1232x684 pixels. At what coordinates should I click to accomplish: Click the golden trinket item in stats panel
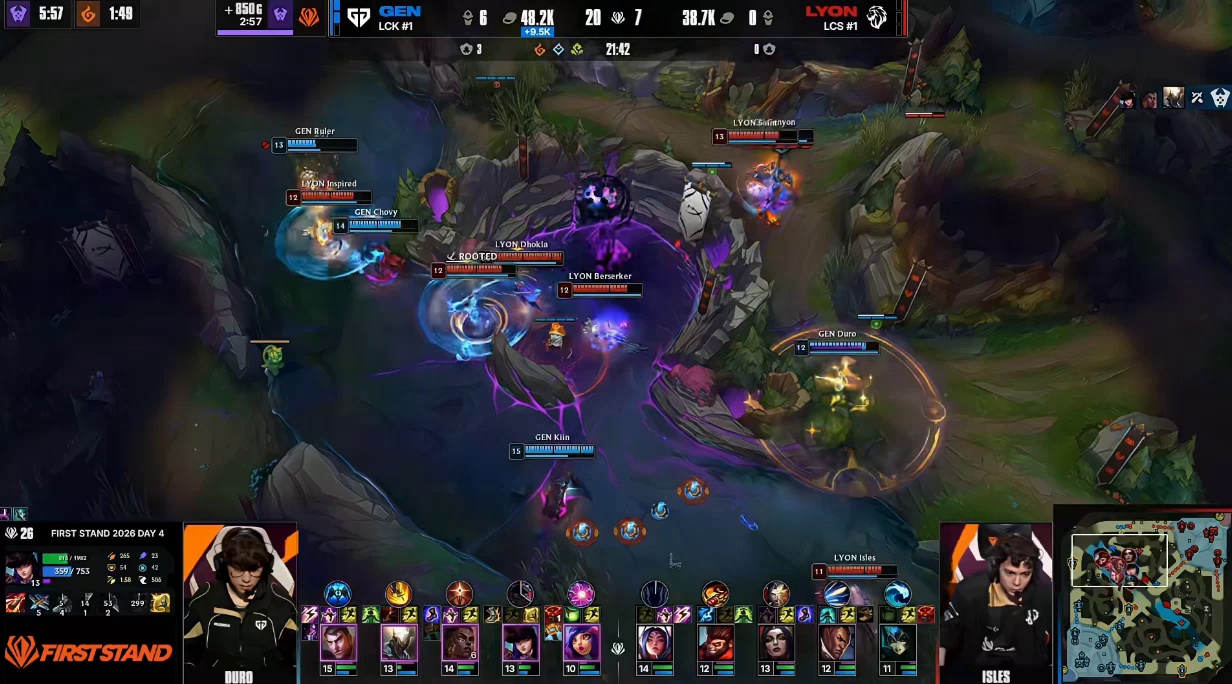click(x=160, y=603)
